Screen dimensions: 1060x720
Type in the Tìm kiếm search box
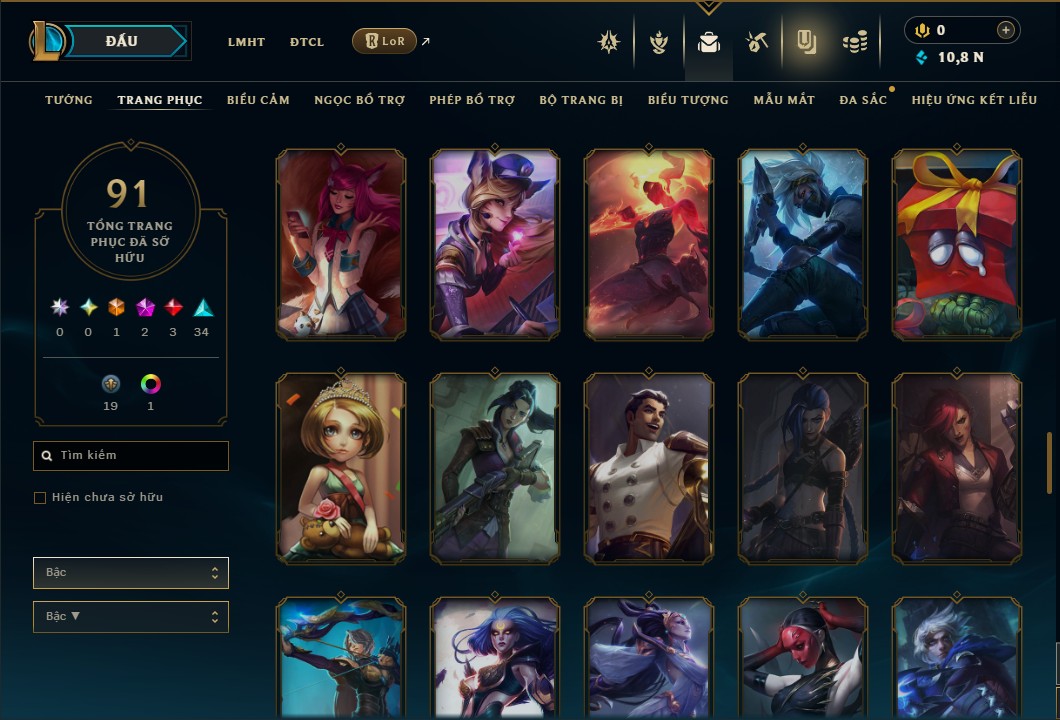pyautogui.click(x=140, y=456)
